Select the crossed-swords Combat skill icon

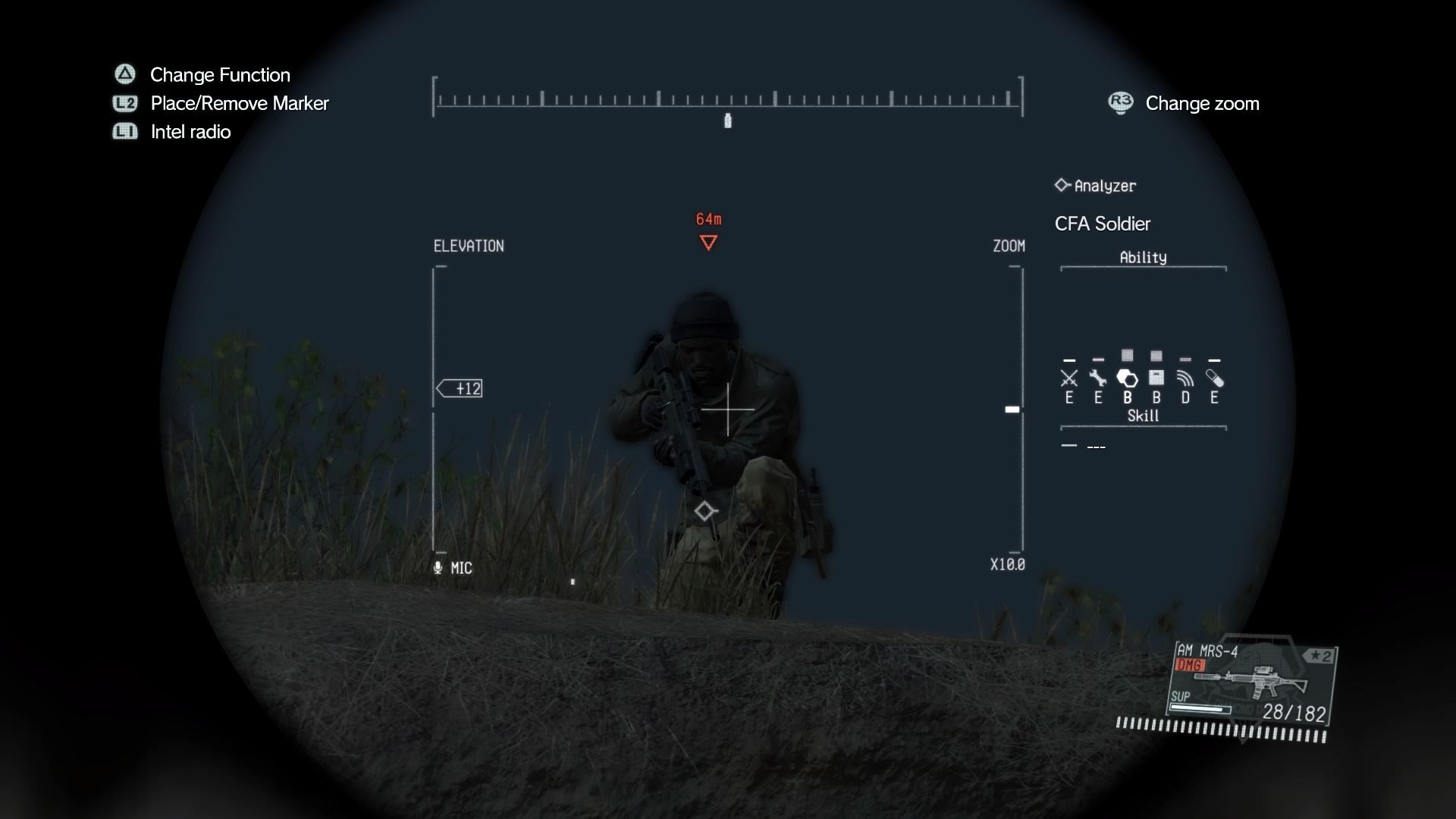1069,378
